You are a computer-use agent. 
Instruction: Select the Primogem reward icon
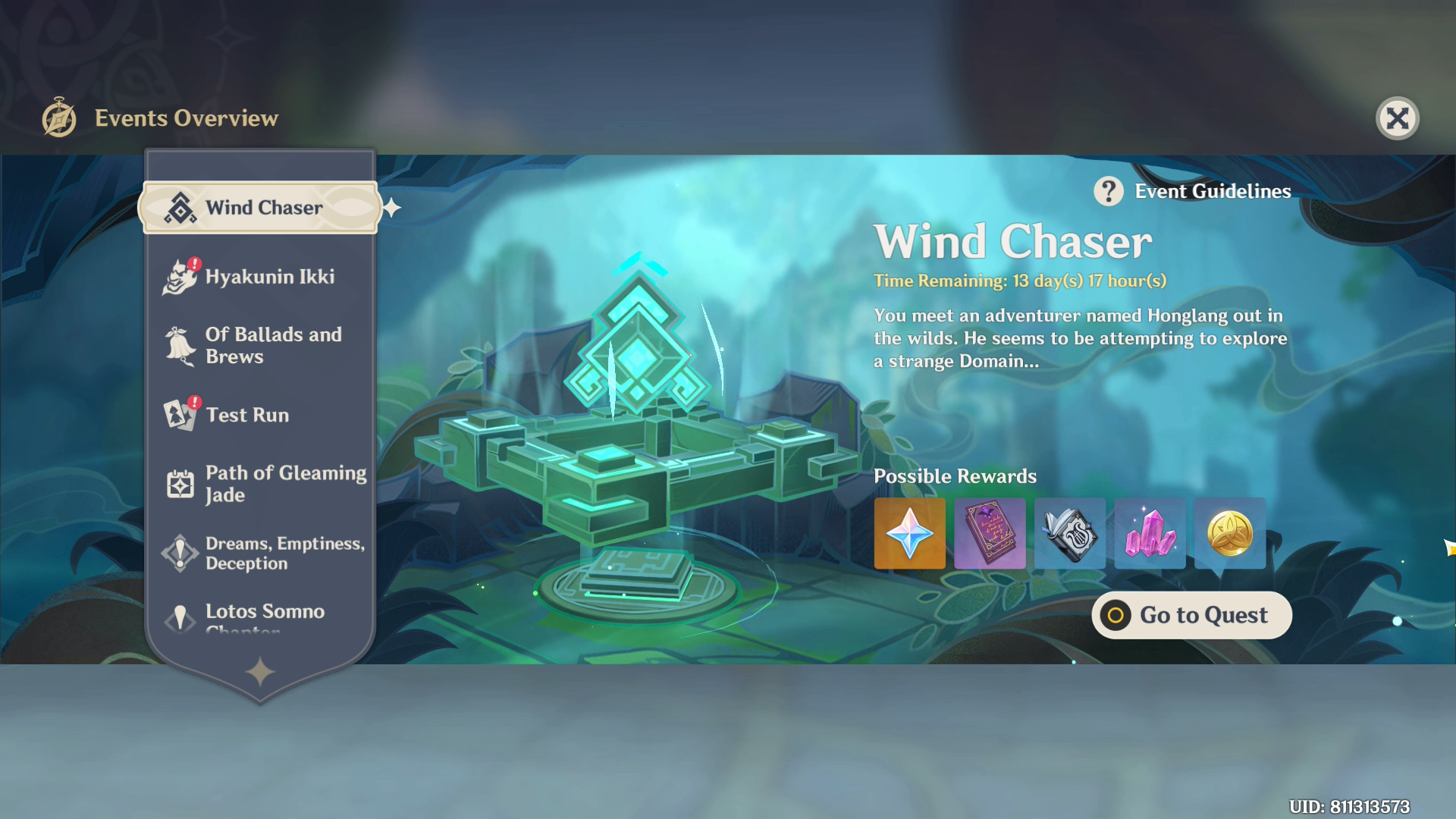[x=909, y=534]
